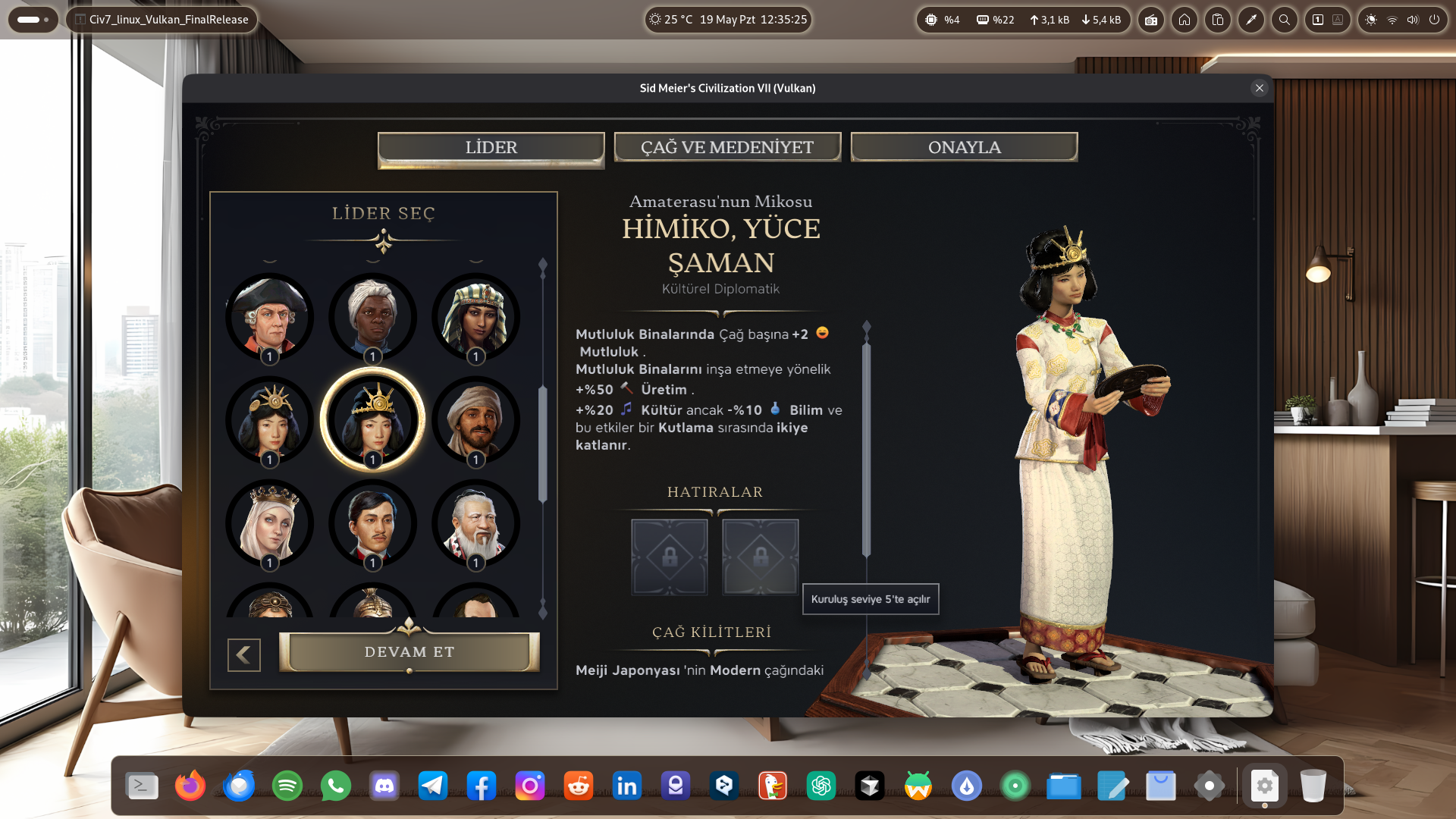The image size is (1456, 819).
Task: Switch to the LİDER tab
Action: pos(491,147)
